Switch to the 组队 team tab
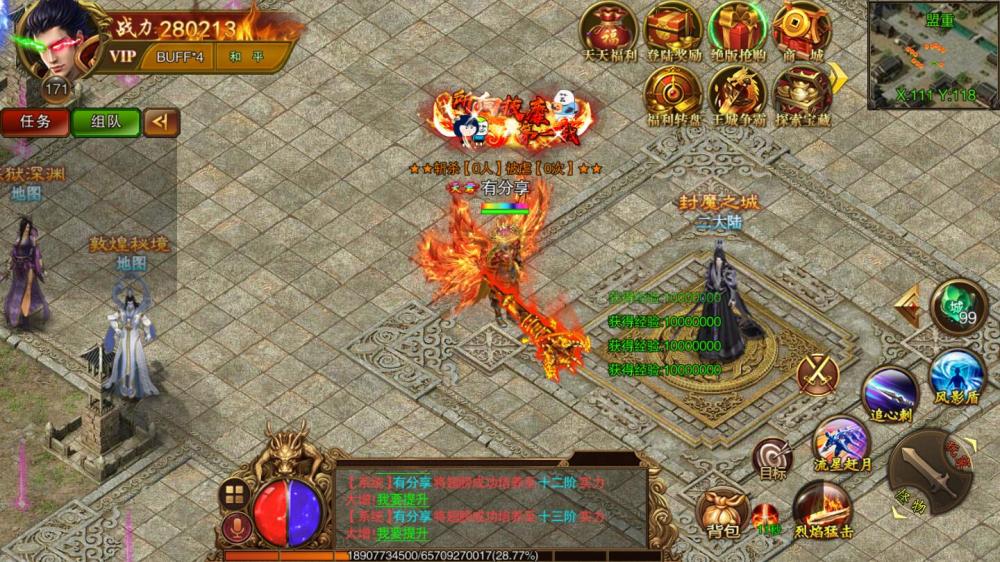 pyautogui.click(x=105, y=122)
